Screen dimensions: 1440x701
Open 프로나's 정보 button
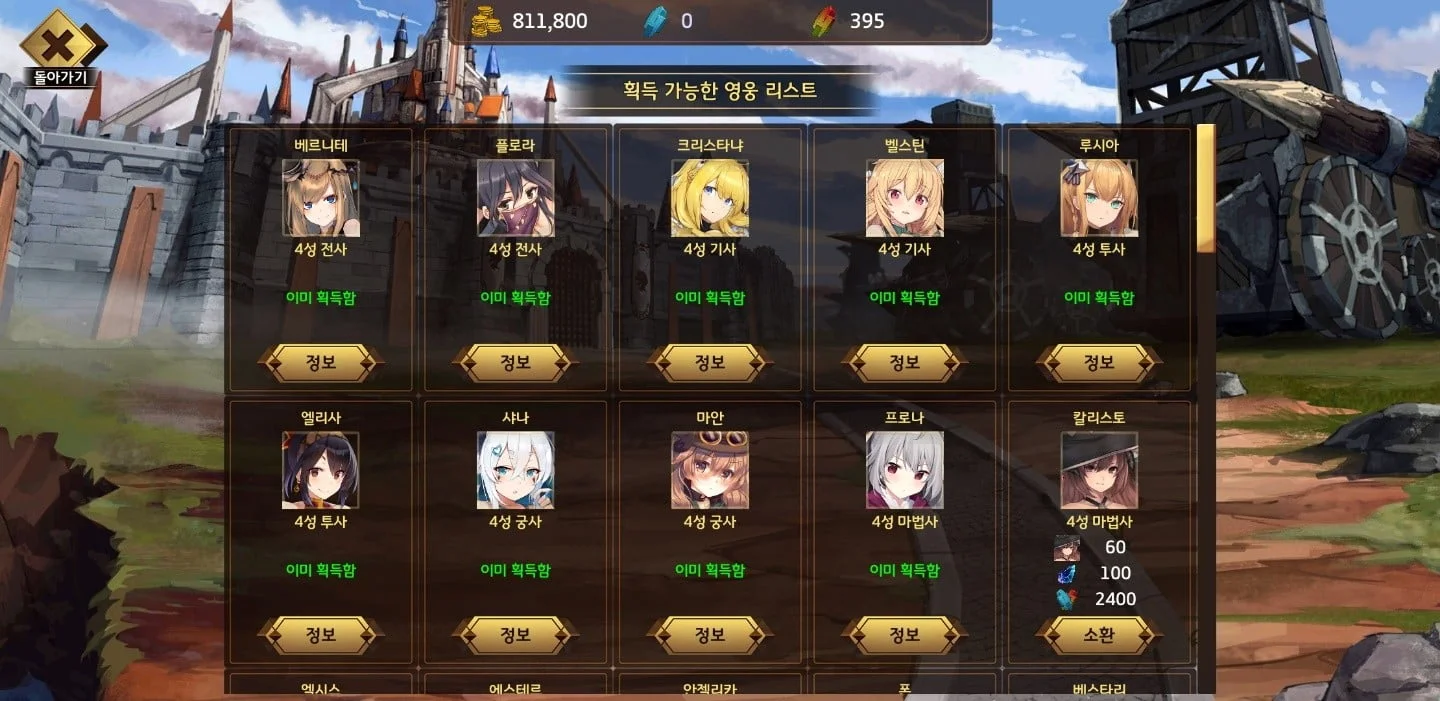[904, 635]
